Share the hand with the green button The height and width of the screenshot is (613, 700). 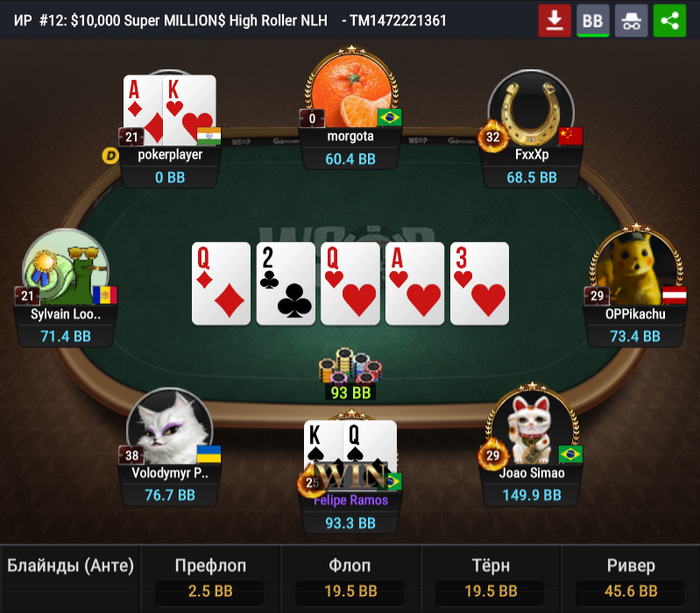(x=669, y=20)
